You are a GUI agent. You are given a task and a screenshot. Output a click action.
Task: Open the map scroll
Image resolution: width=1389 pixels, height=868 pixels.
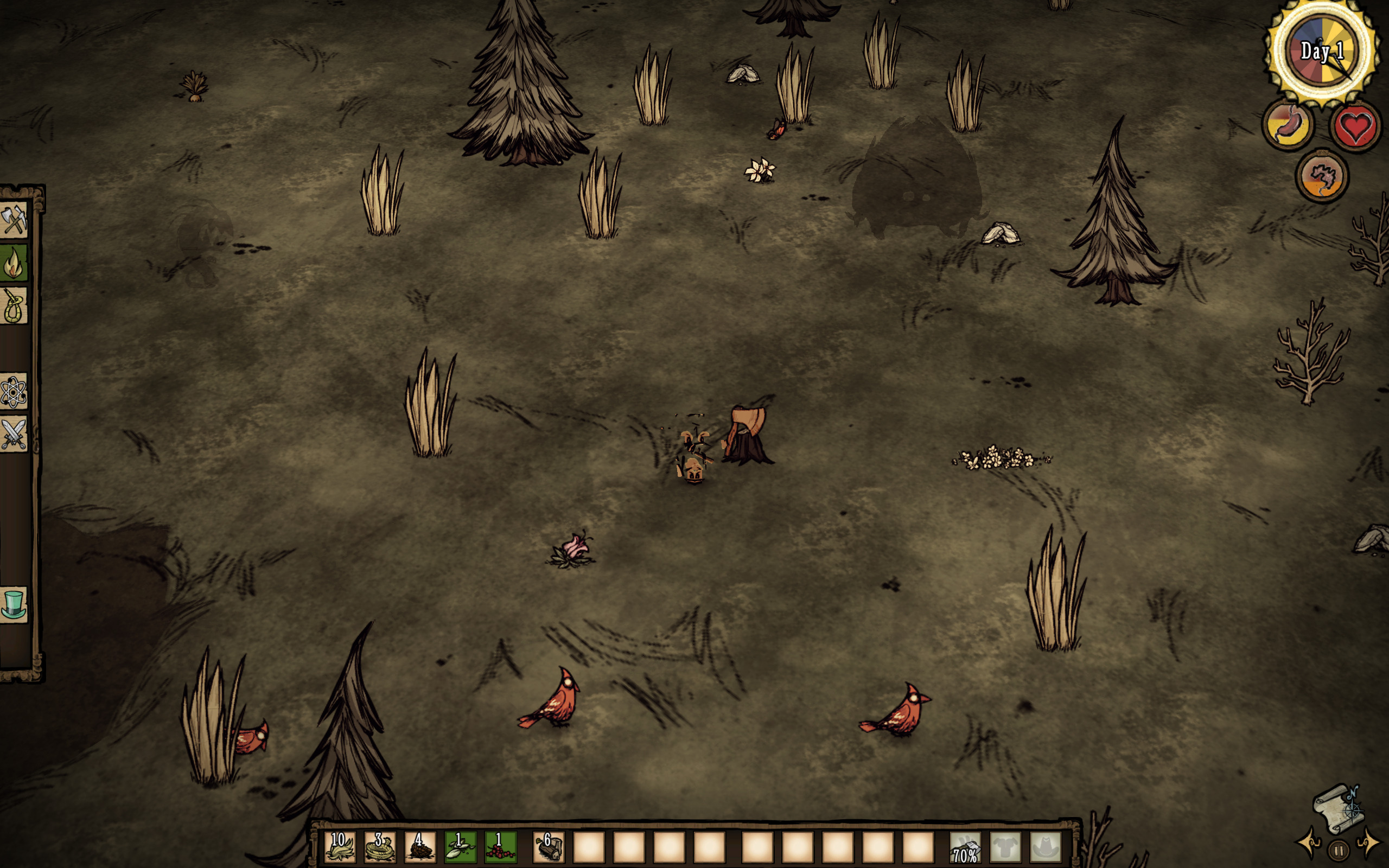(1339, 809)
